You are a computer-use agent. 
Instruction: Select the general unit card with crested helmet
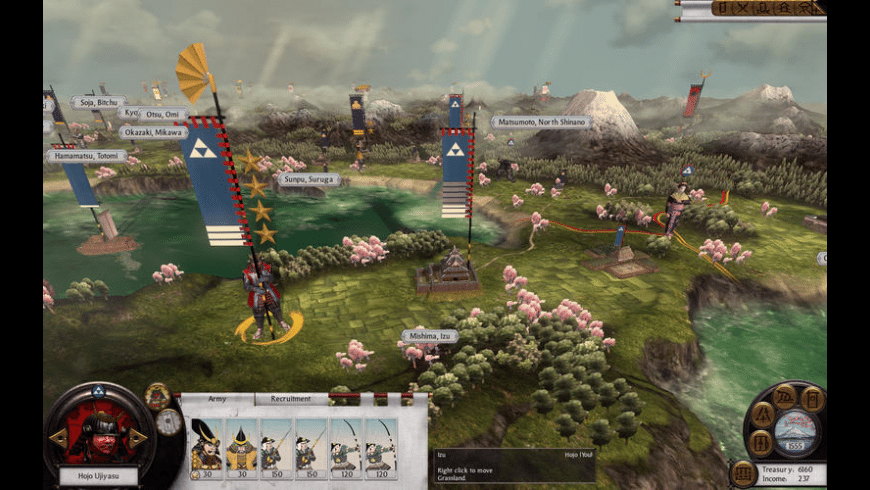pos(206,444)
